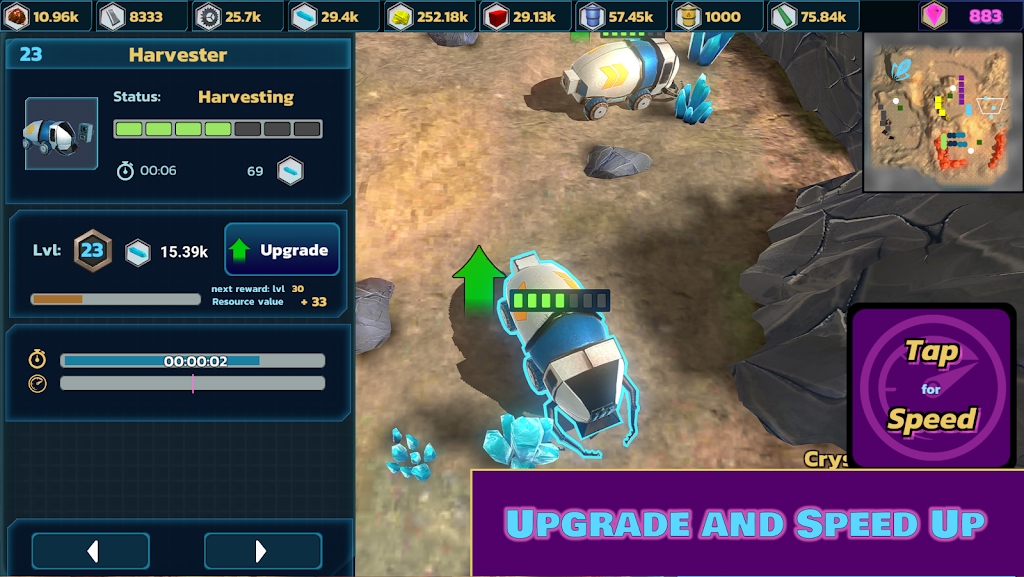
Task: Click the level 23 hexagon badge
Action: click(92, 250)
